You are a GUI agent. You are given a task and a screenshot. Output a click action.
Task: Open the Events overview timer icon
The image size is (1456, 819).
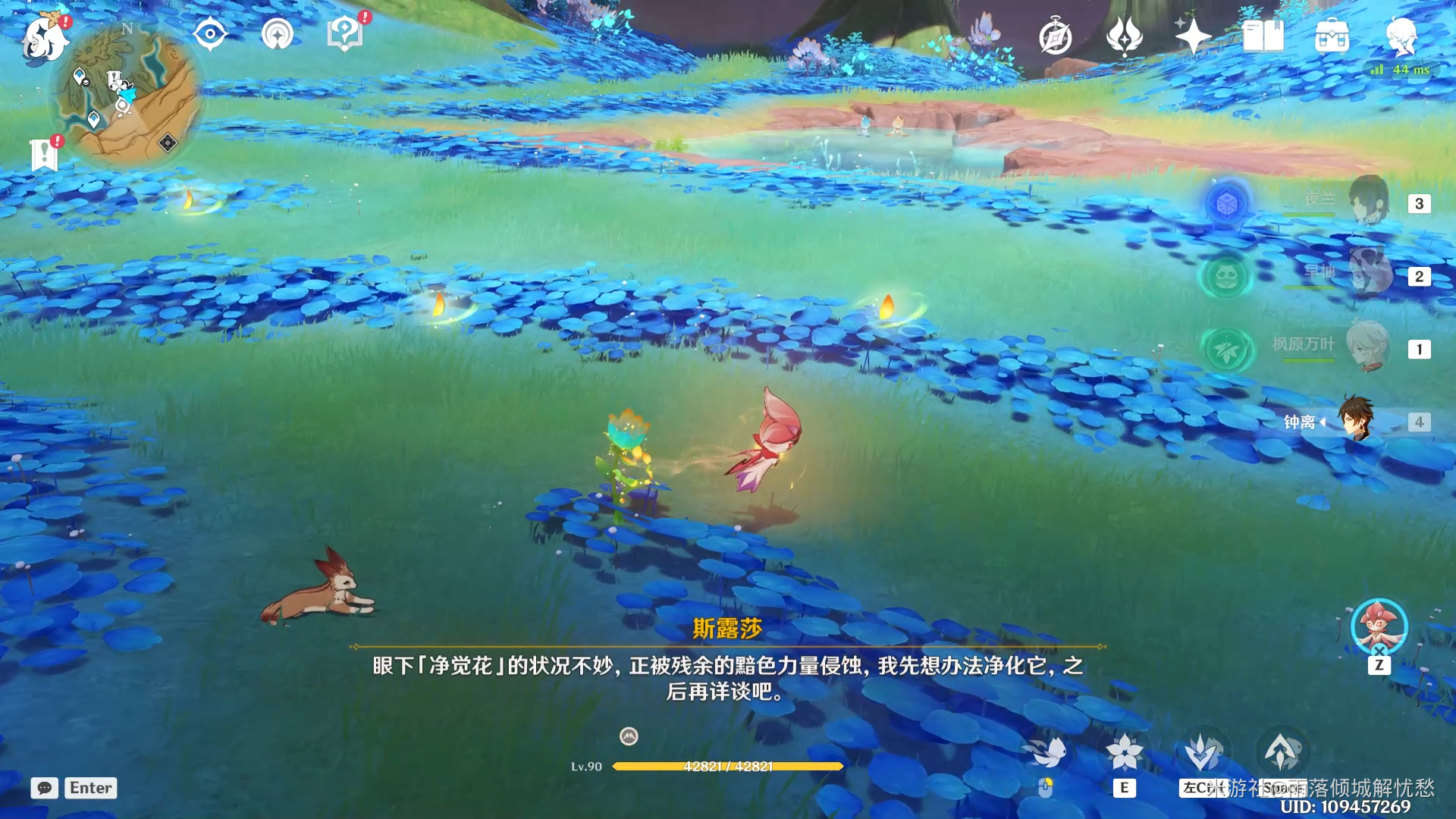[x=1056, y=35]
